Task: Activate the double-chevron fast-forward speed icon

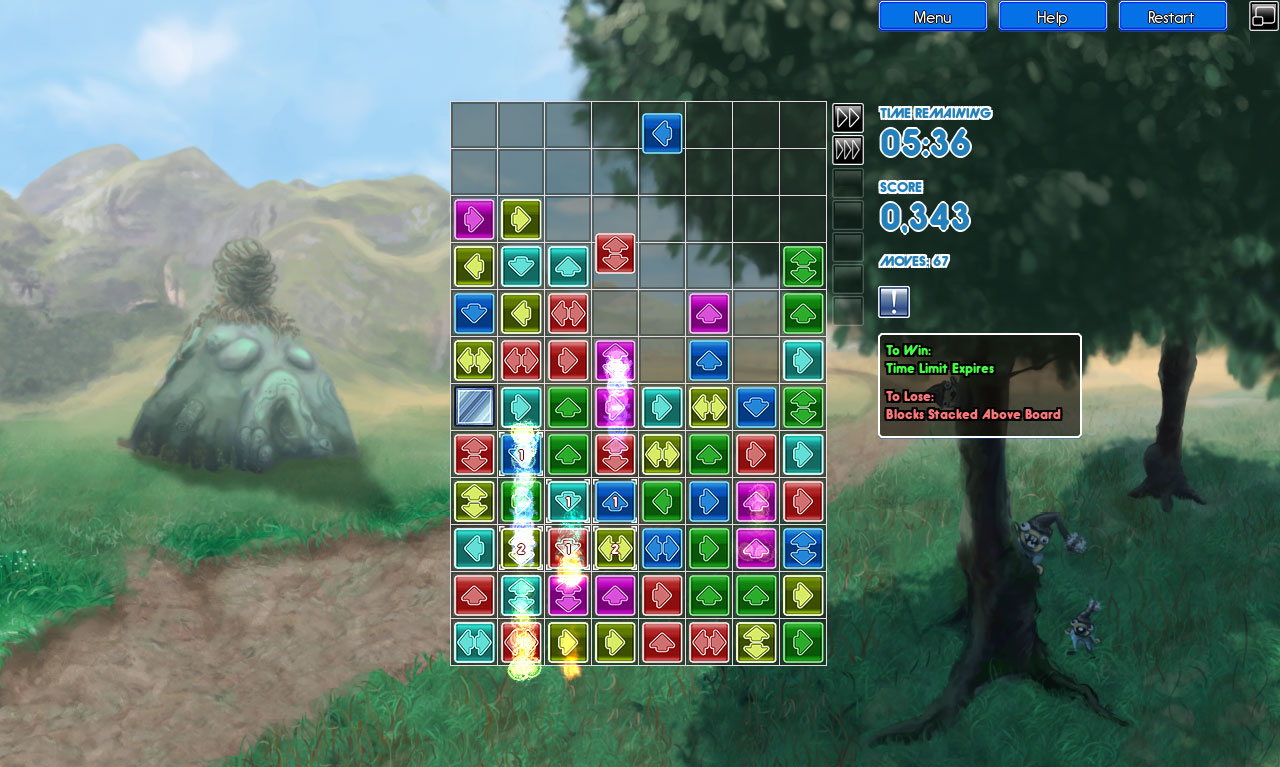Action: [847, 117]
